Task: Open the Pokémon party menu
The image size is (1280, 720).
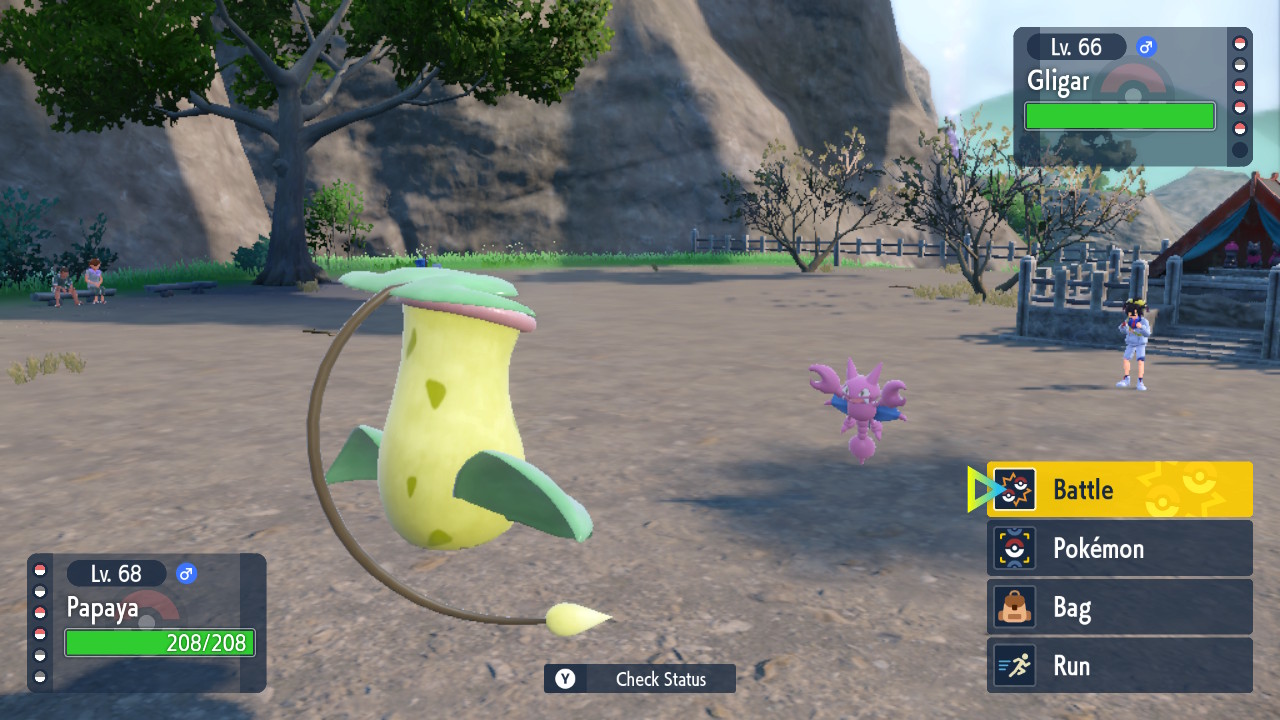Action: point(1119,548)
